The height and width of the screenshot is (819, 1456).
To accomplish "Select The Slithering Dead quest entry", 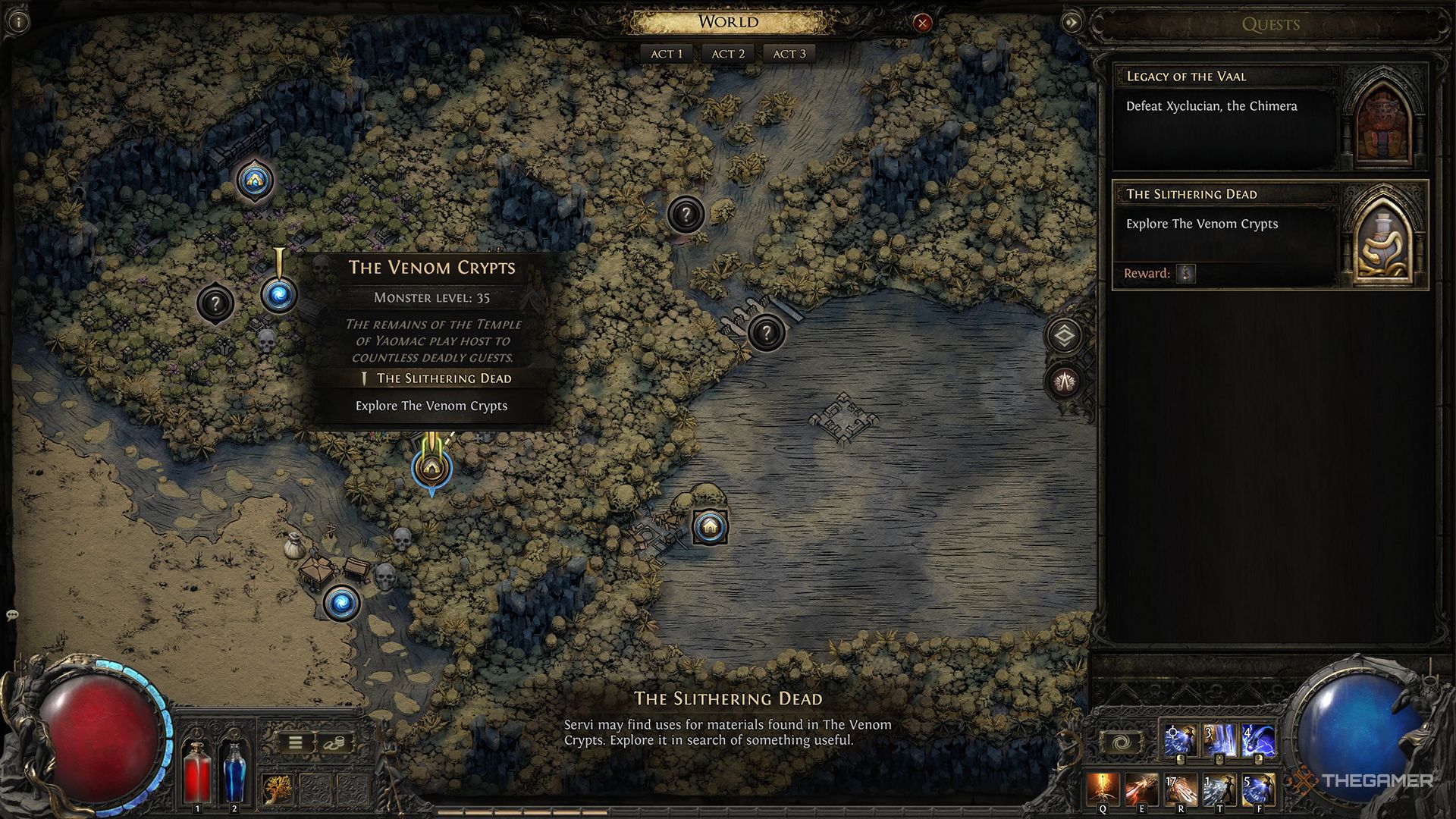I will pos(1225,224).
